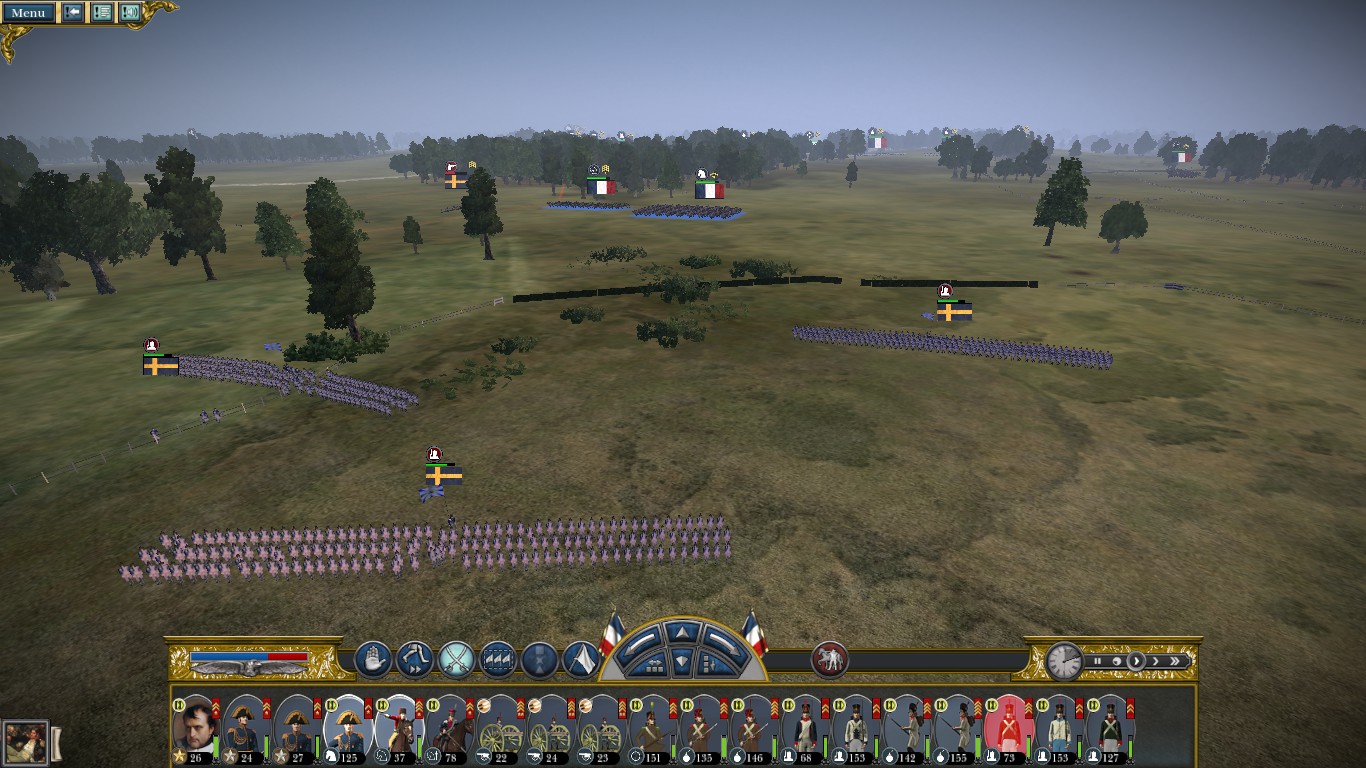Screen dimensions: 1366x768
Task: Select the Napoleon general unit card
Action: tap(194, 726)
